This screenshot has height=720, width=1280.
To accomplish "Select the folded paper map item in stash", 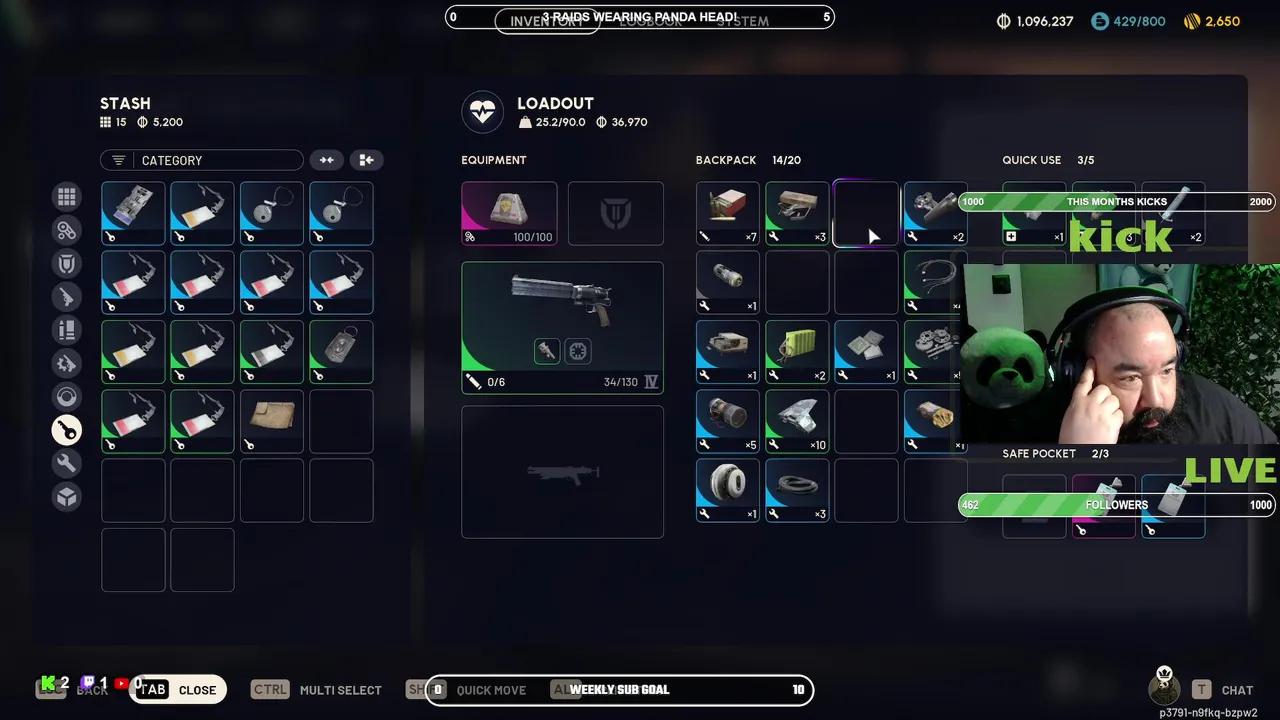I will pos(272,421).
